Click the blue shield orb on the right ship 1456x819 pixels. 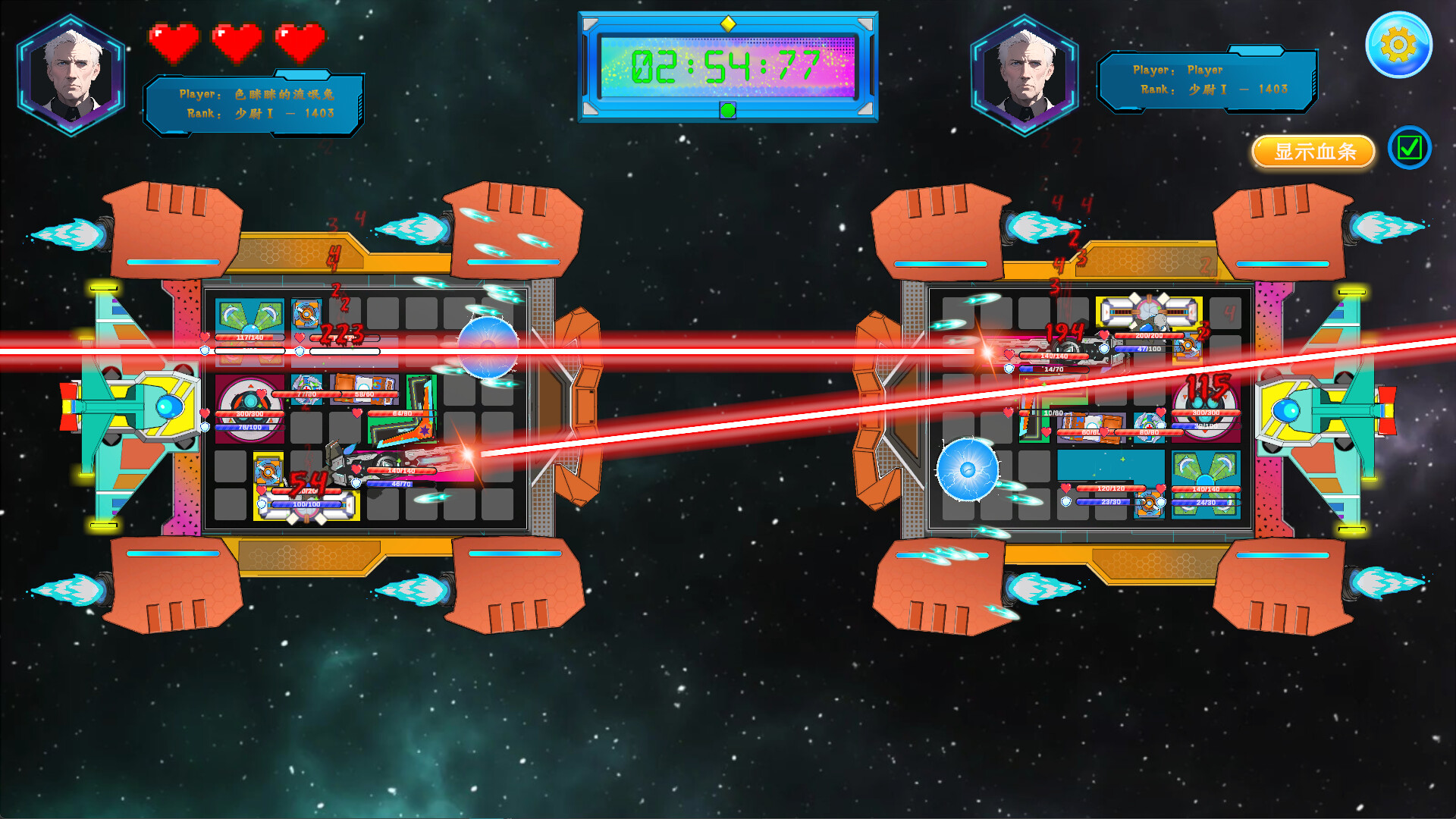[x=968, y=469]
